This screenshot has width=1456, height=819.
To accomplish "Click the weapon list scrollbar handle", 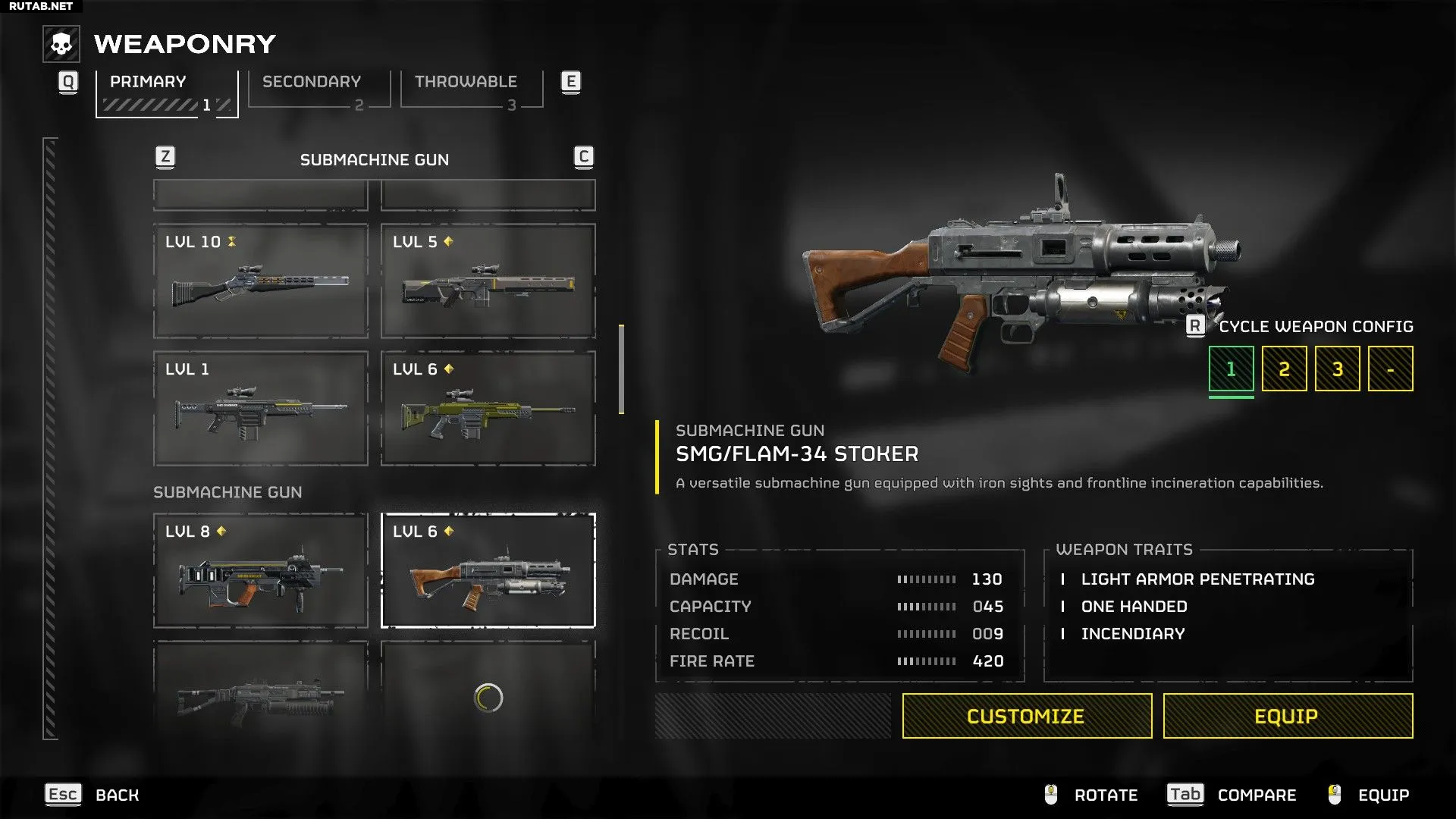I will 621,369.
